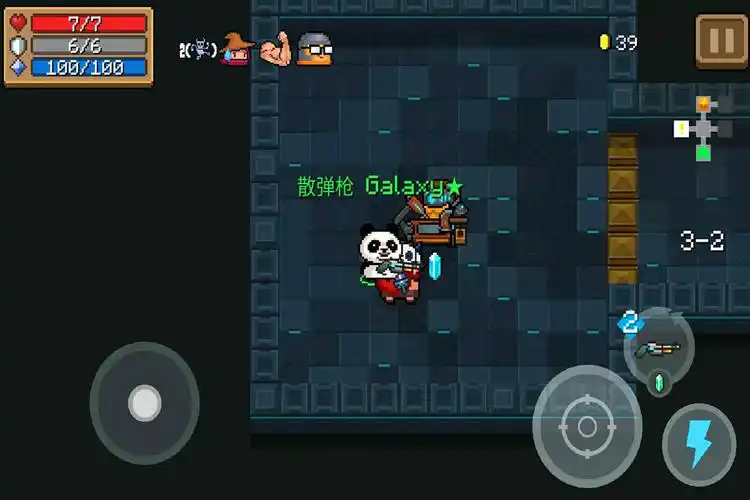Viewport: 750px width, 500px height.
Task: Select the flexing muscle arm buff icon
Action: (275, 49)
